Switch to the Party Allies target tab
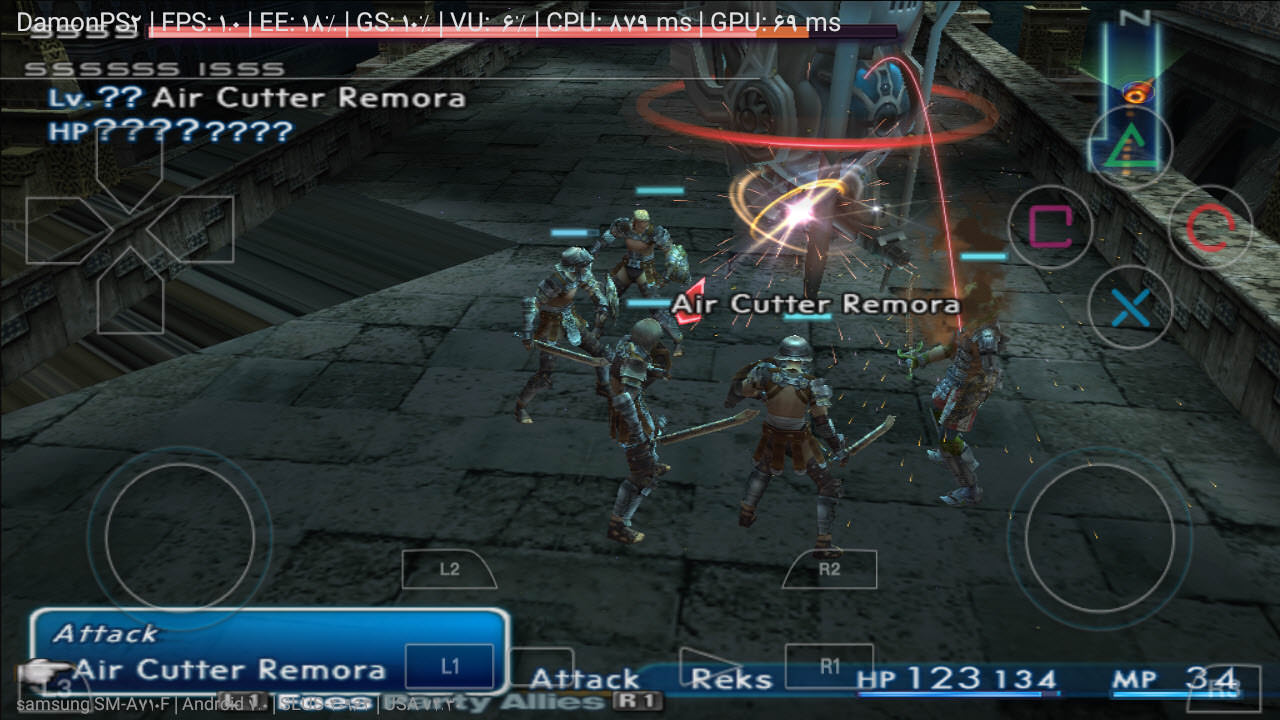Screen dimensions: 1280x720 [x=495, y=702]
